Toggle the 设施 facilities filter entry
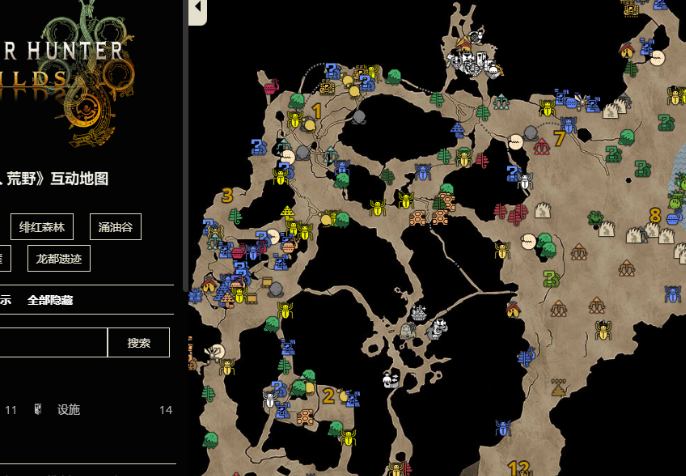 pyautogui.click(x=68, y=410)
